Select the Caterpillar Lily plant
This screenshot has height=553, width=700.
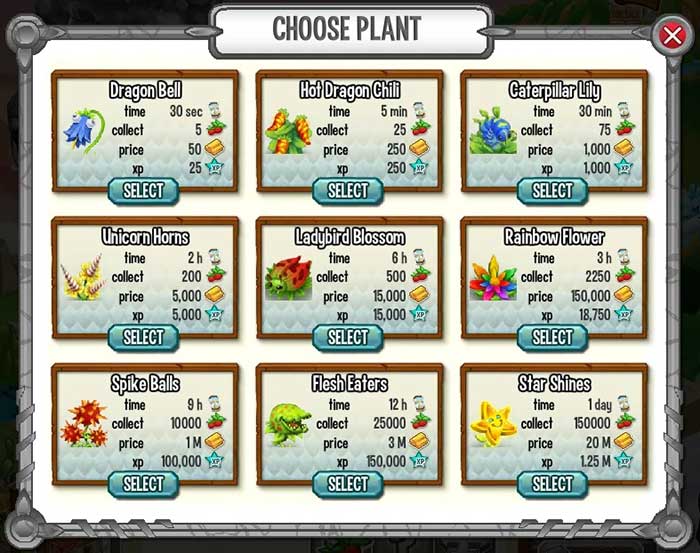(552, 190)
